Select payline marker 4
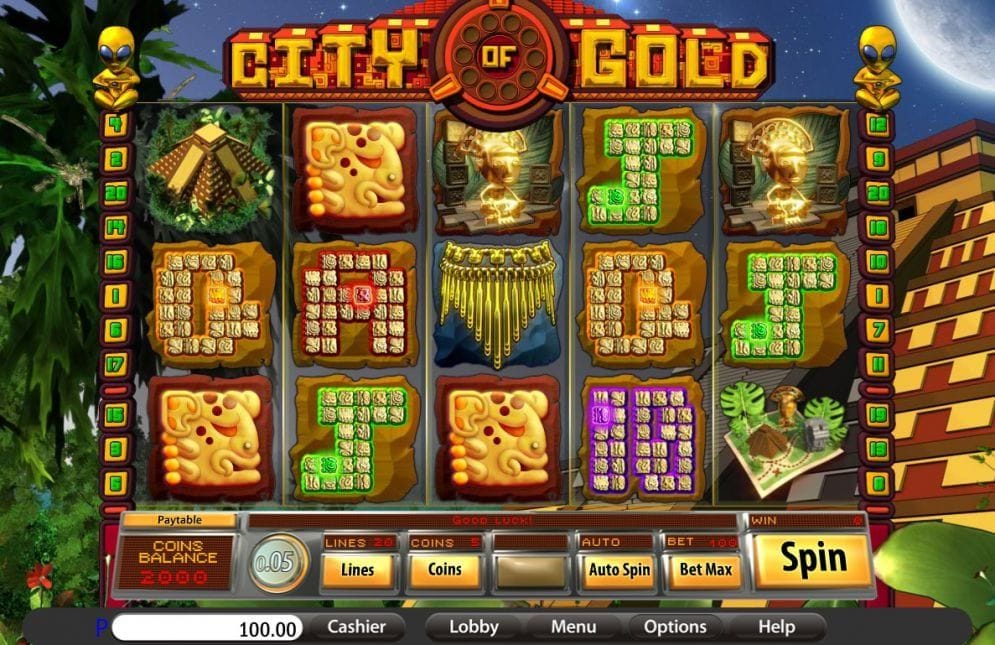The image size is (995, 645). coord(117,125)
